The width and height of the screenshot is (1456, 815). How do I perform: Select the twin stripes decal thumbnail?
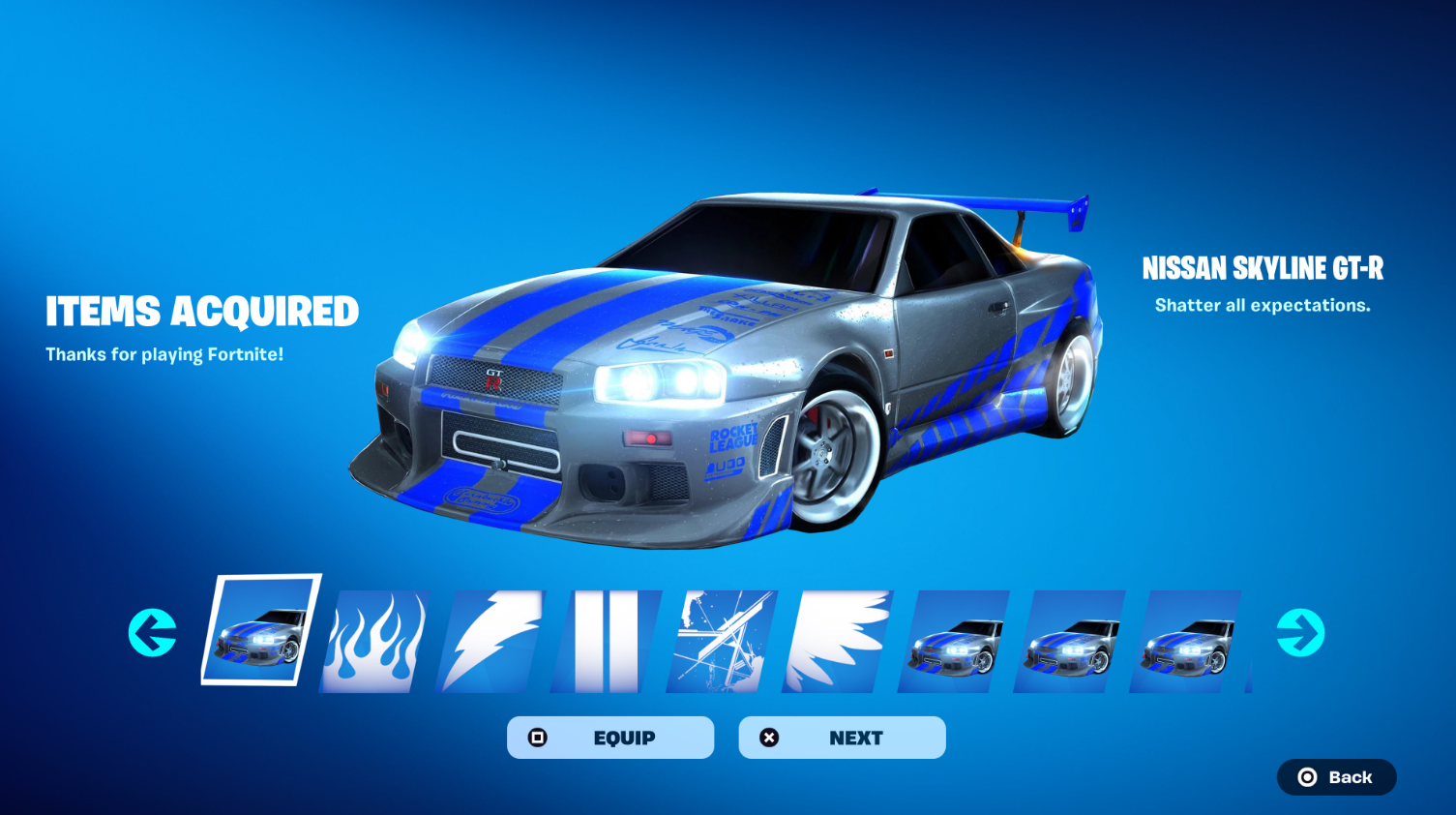coord(607,641)
